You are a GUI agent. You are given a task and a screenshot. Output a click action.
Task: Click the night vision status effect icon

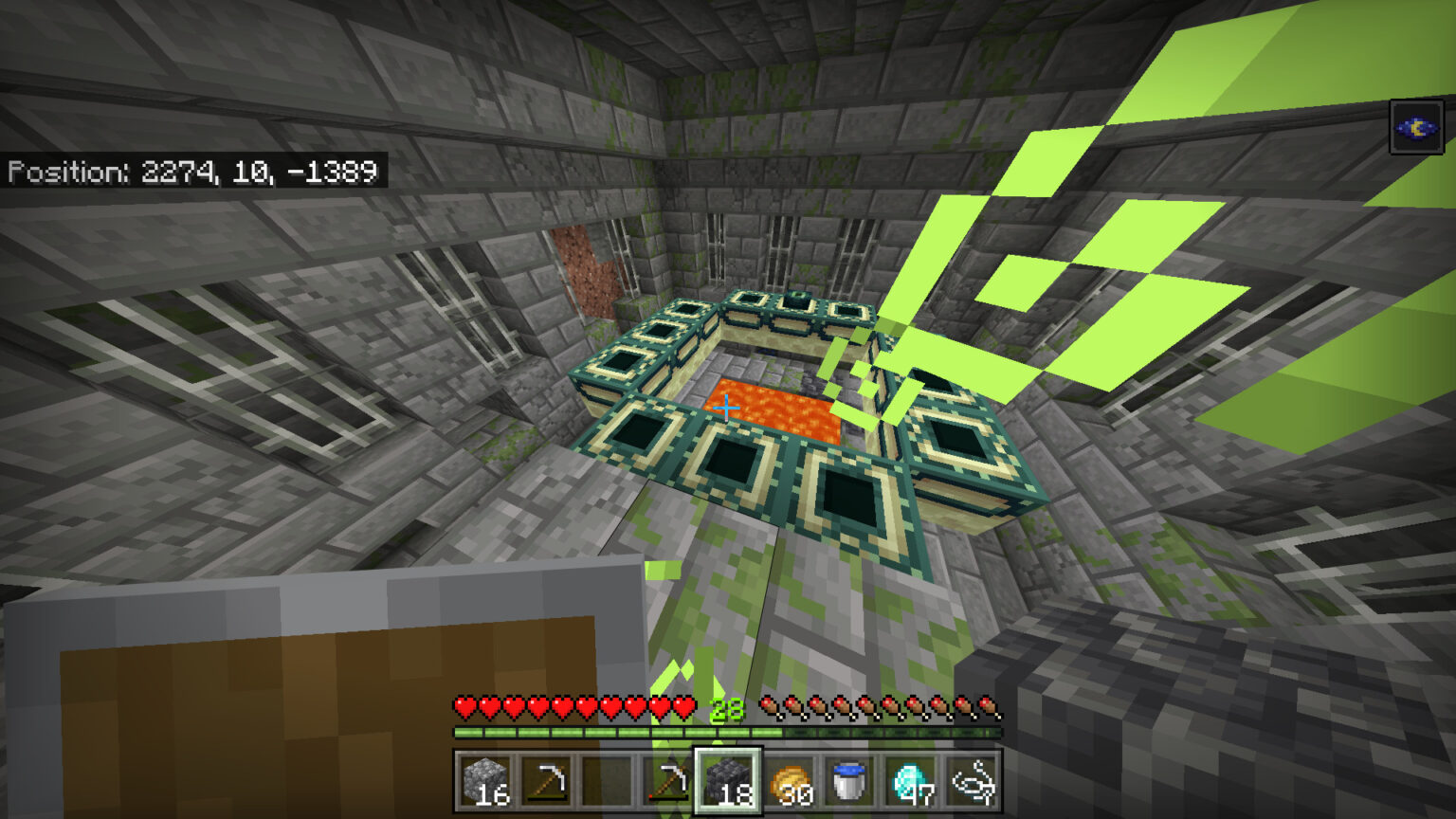click(x=1416, y=127)
